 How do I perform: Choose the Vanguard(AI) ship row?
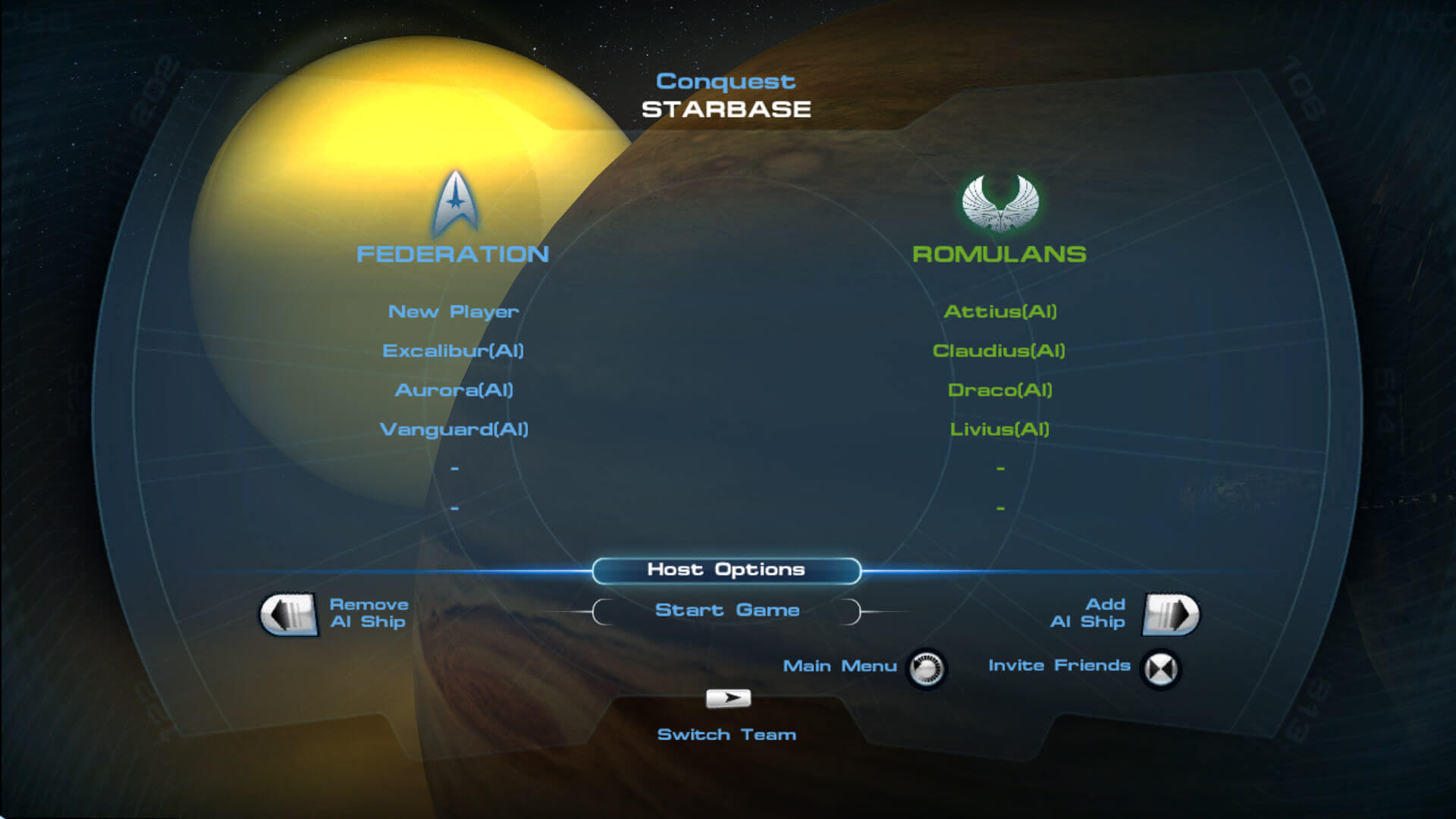point(453,430)
